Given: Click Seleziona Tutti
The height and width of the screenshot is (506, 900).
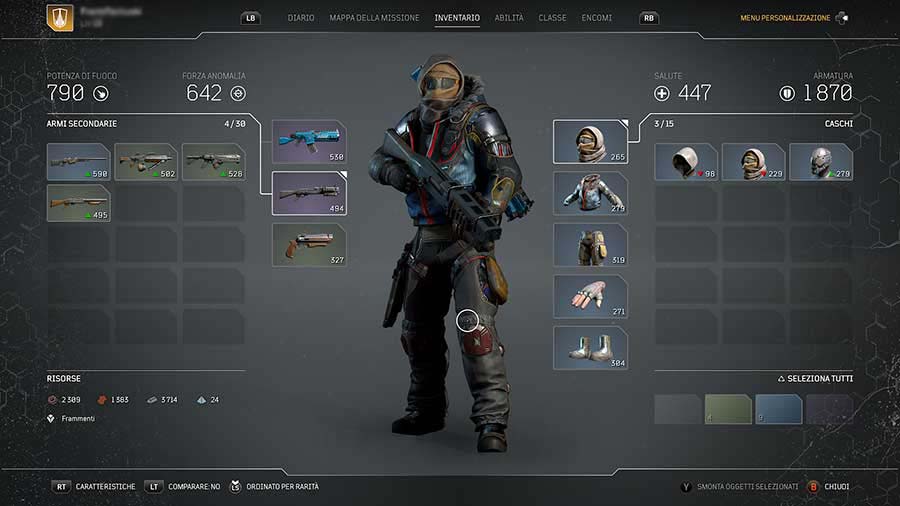Looking at the screenshot, I should (x=815, y=379).
